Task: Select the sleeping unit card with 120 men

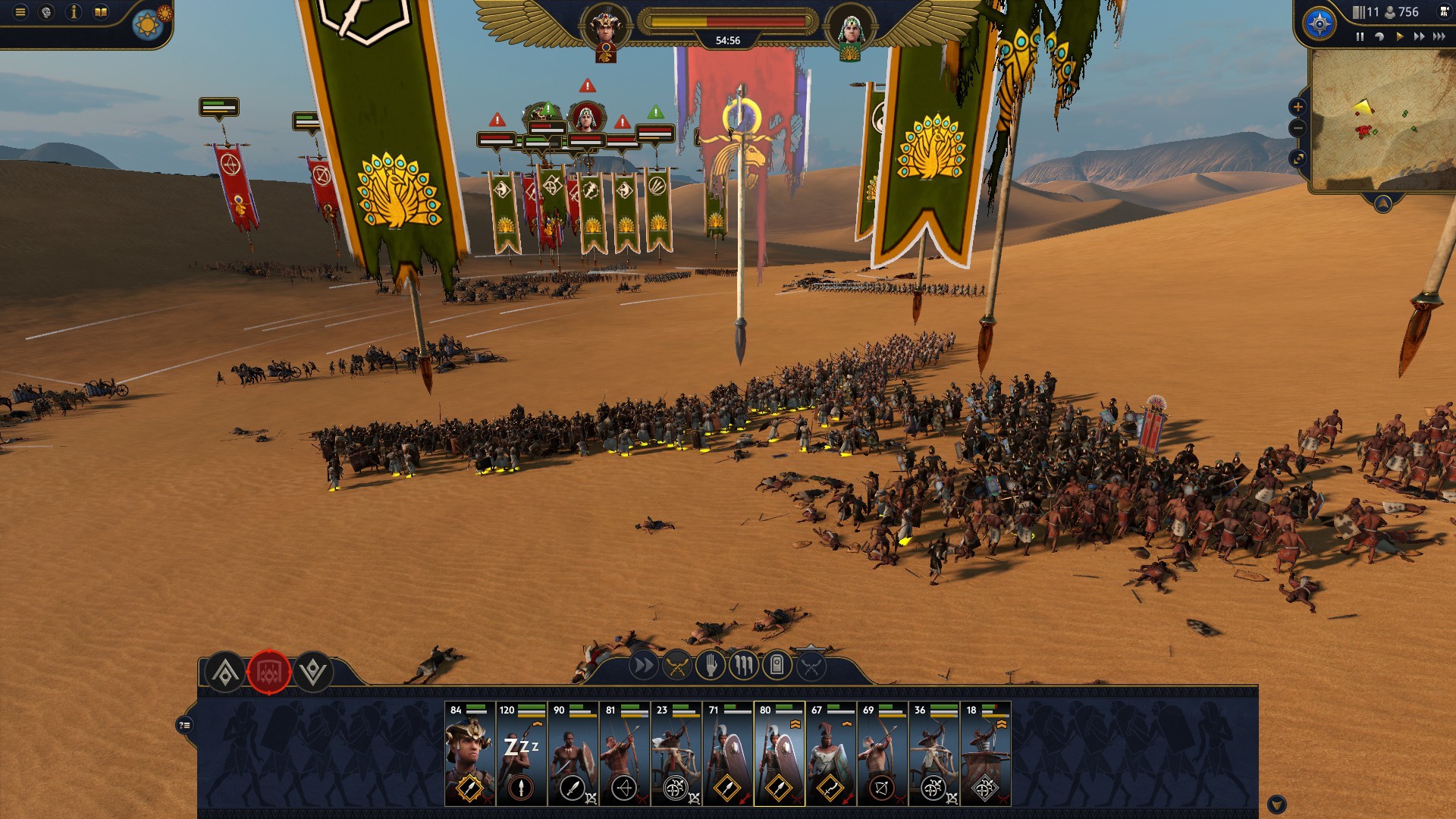Action: coord(521,754)
